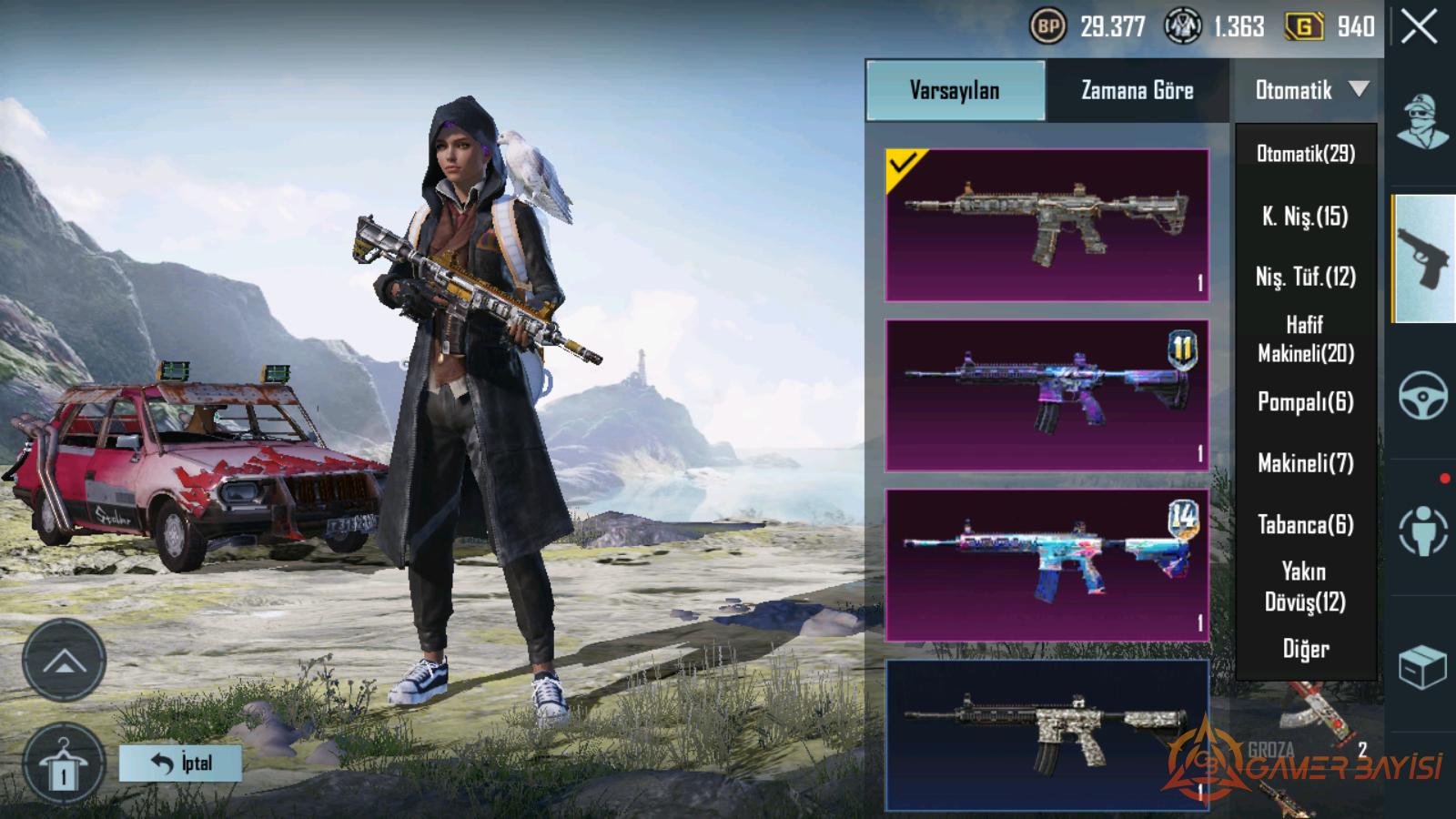The image size is (1456, 819).
Task: Pick the black and white camo M416 skin
Action: 1046,735
